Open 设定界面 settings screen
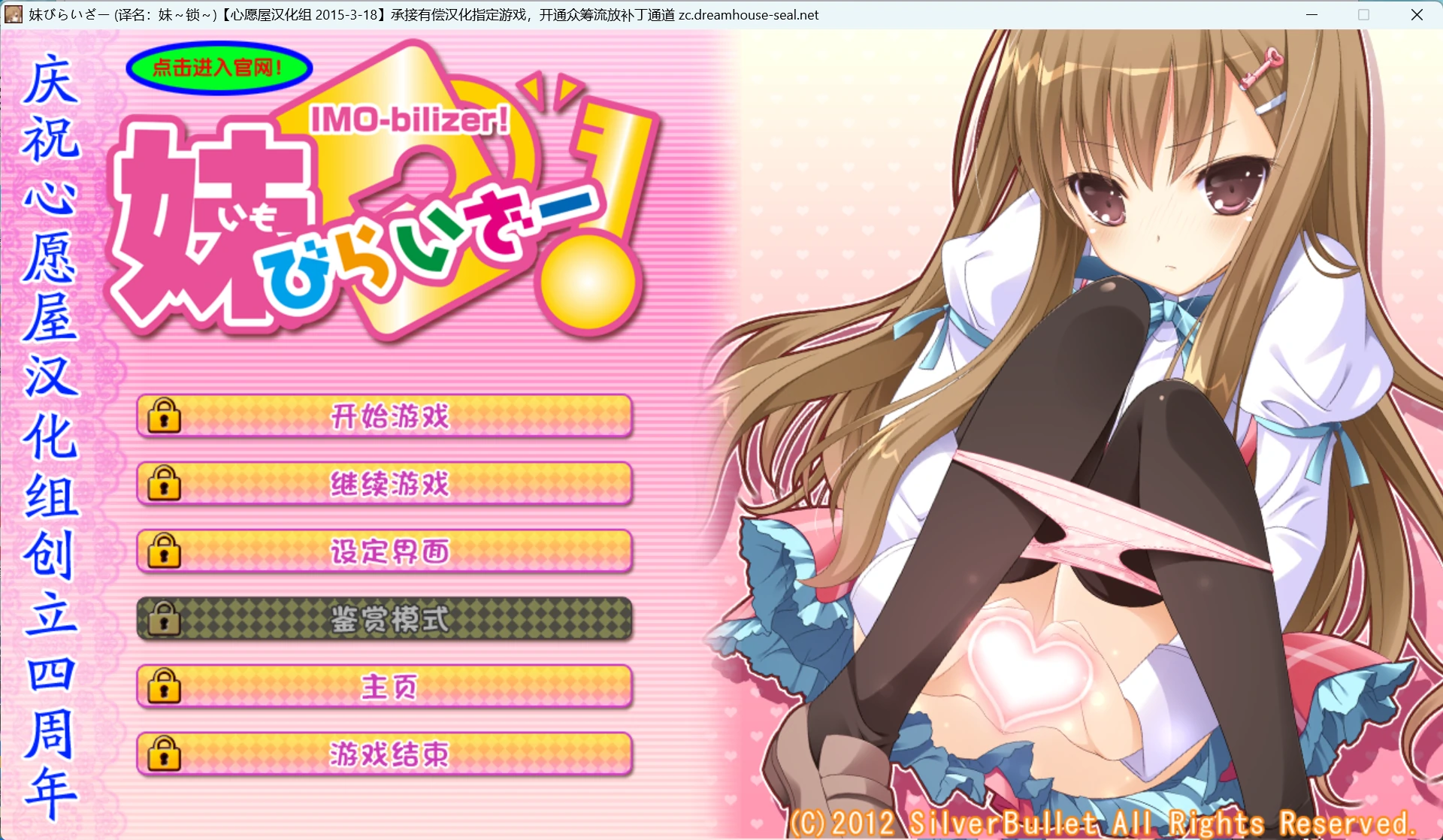This screenshot has height=840, width=1443. [x=391, y=551]
